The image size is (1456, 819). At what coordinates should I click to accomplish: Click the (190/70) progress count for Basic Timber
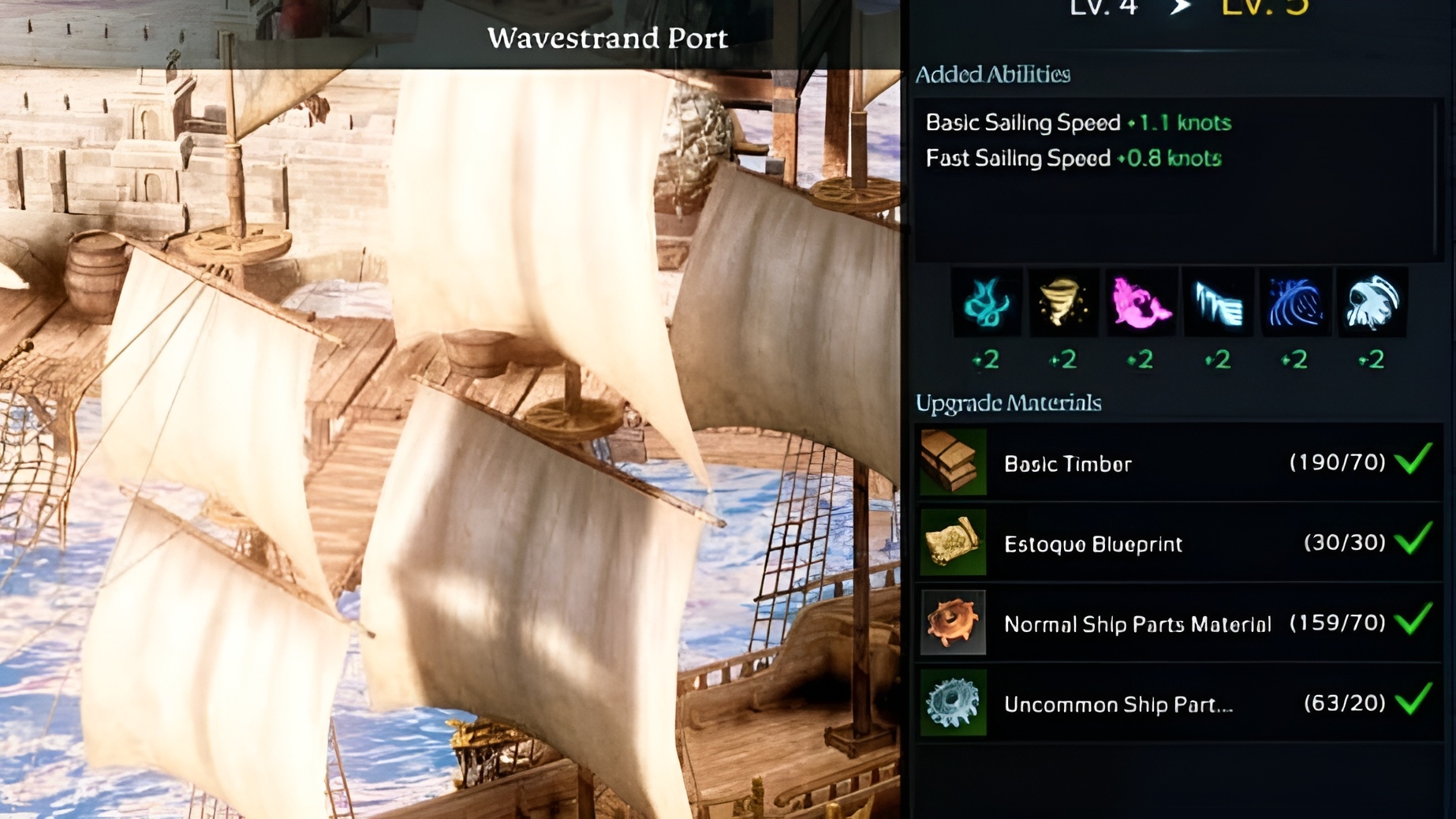[1338, 464]
